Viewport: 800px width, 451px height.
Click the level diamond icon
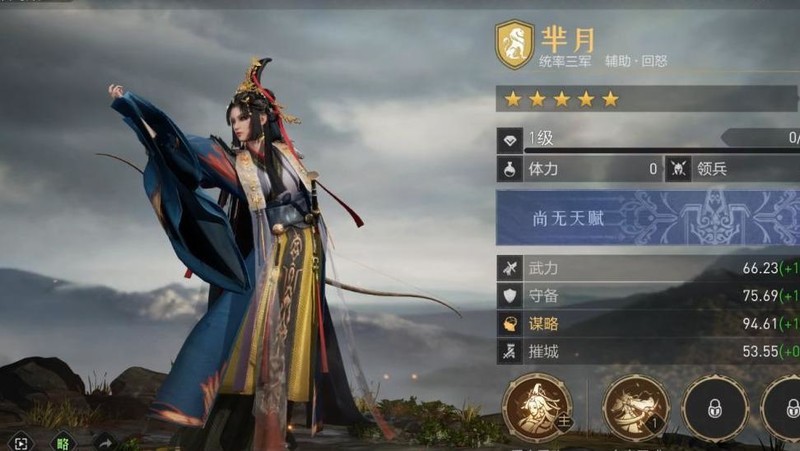[x=510, y=140]
